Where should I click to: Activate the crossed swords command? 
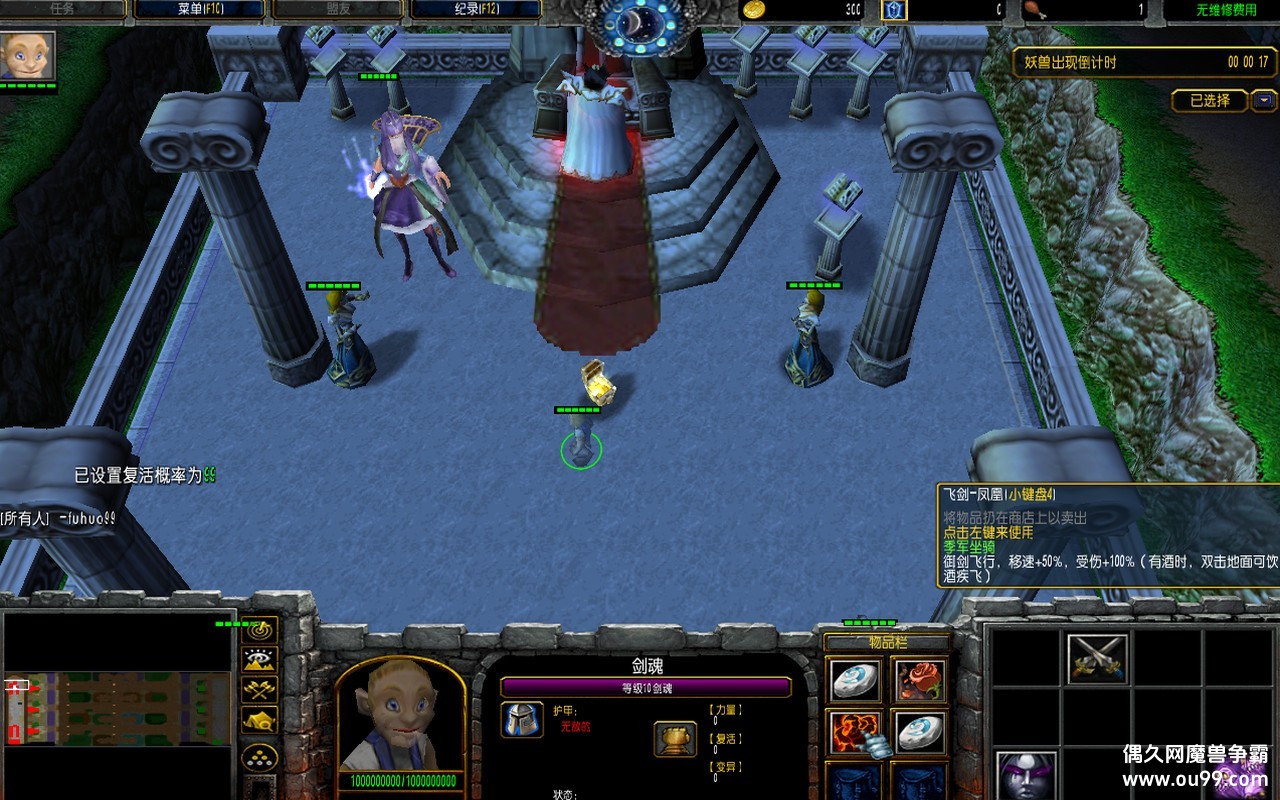(1097, 658)
